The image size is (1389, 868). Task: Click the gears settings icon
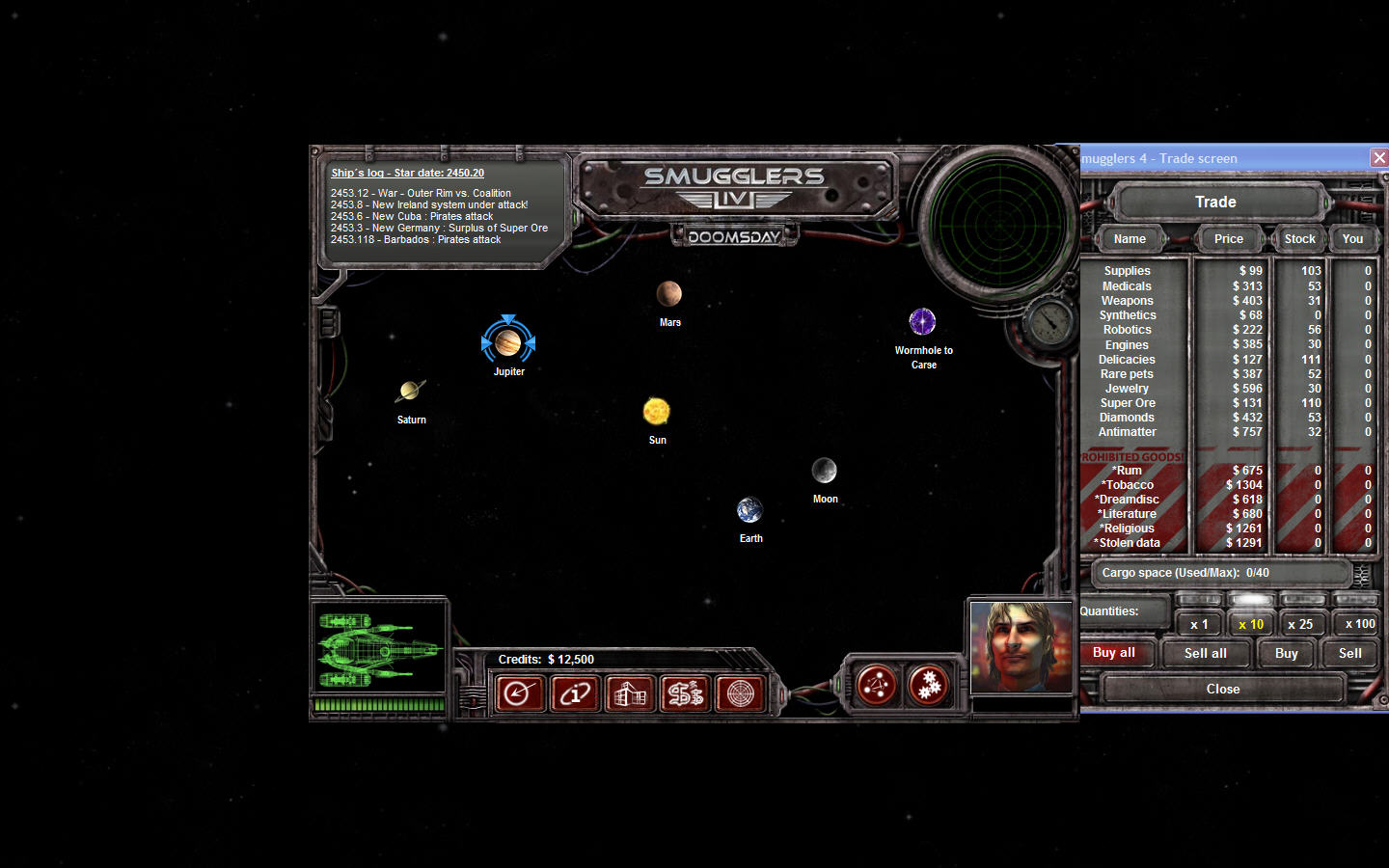(929, 685)
